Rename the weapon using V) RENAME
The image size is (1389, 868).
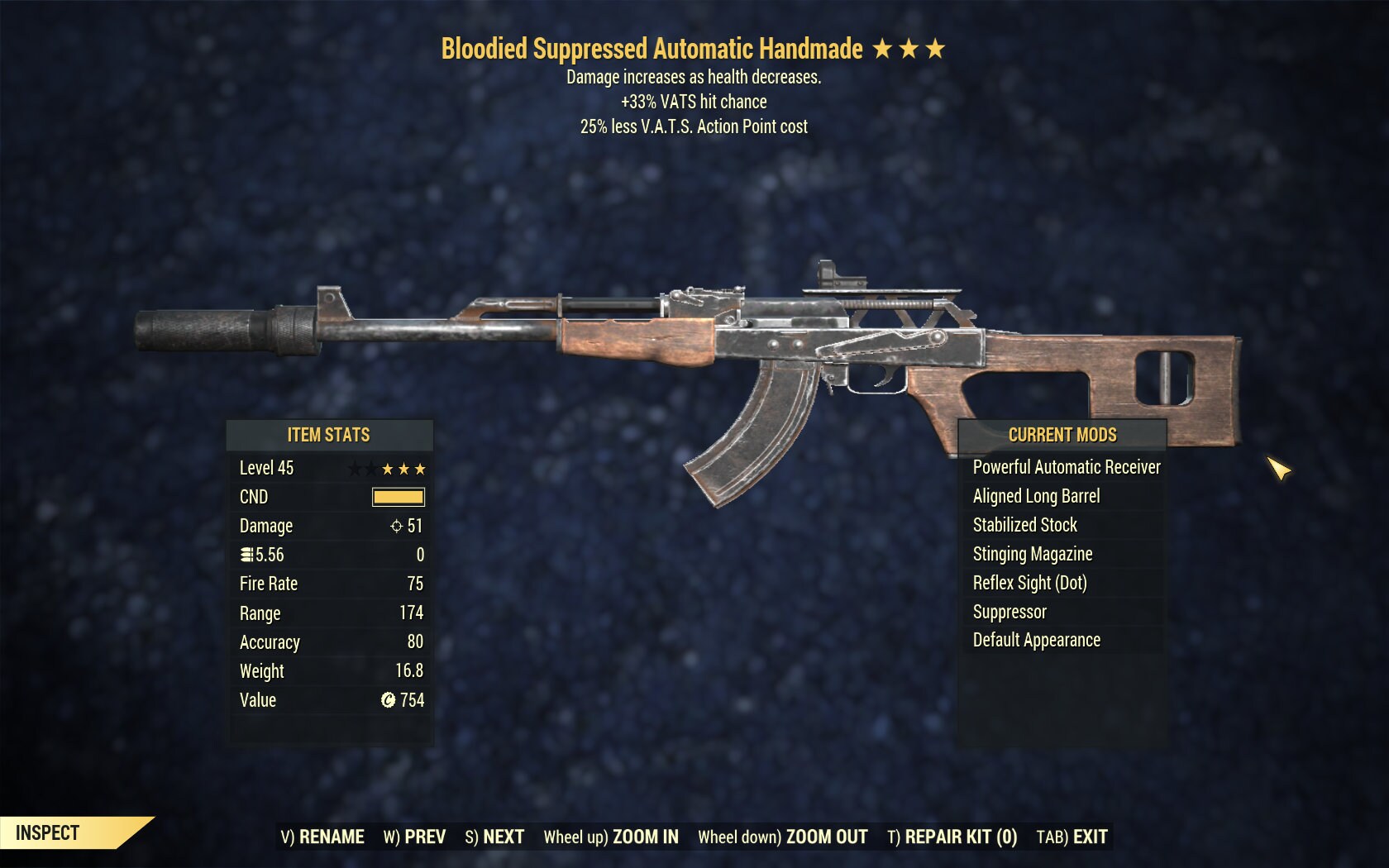click(322, 837)
